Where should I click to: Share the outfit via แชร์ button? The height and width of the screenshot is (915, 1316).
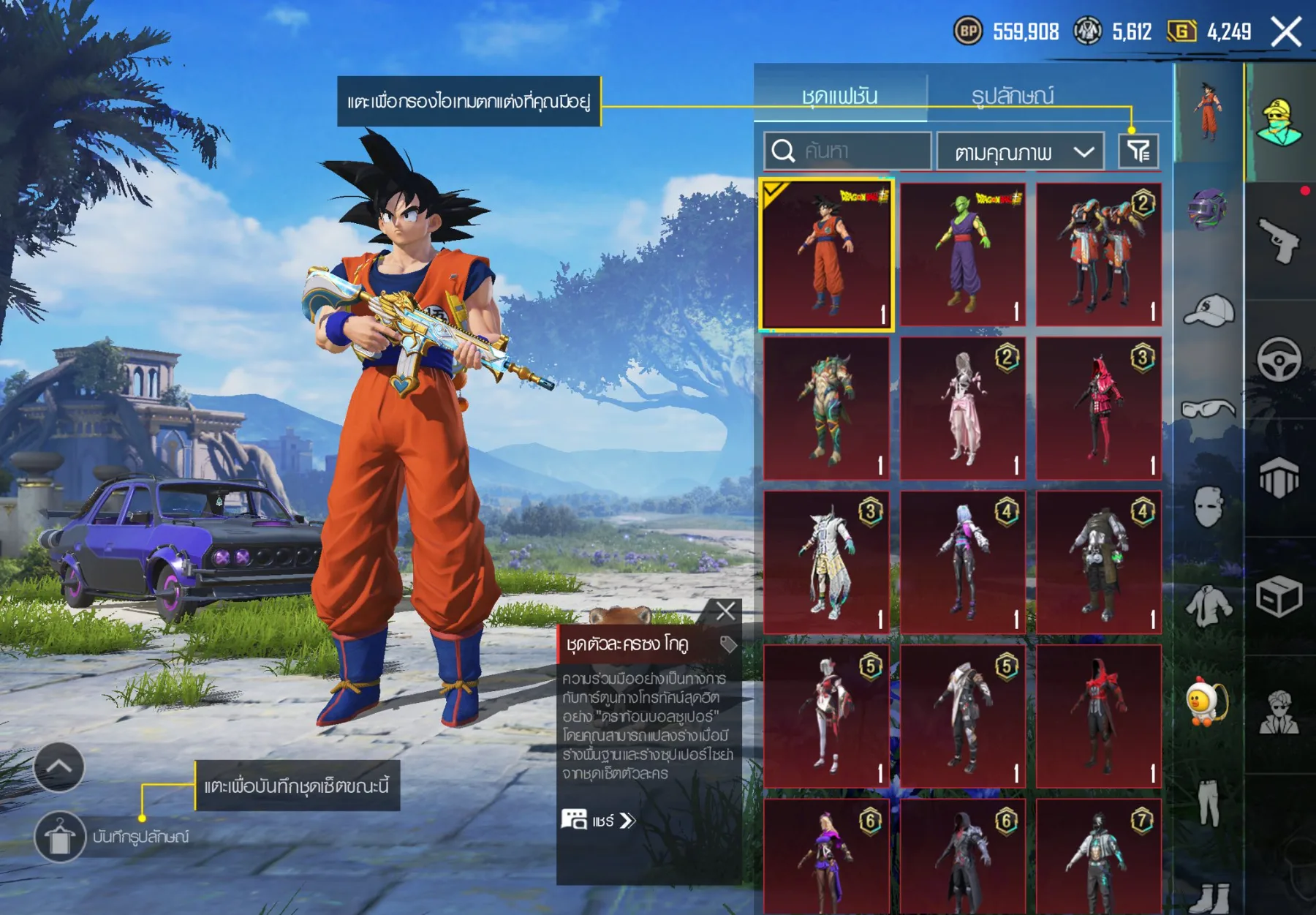[599, 820]
